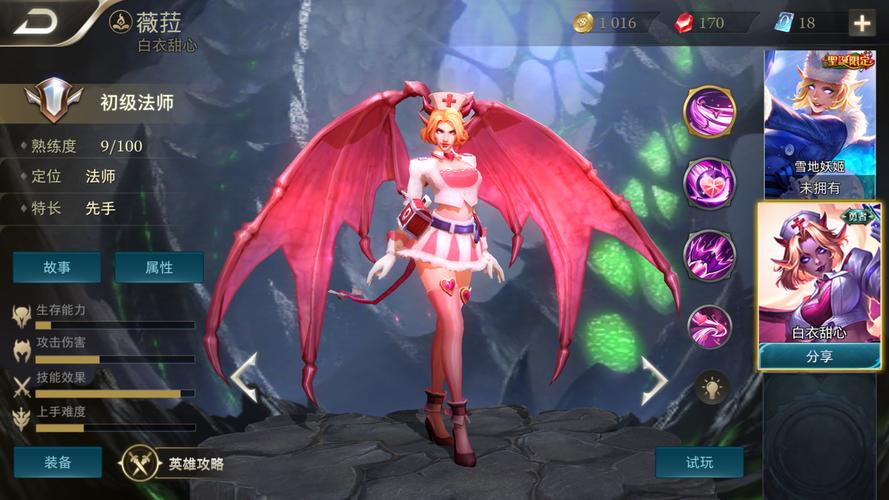Open 英雄攻略 hero guide

pos(173,463)
